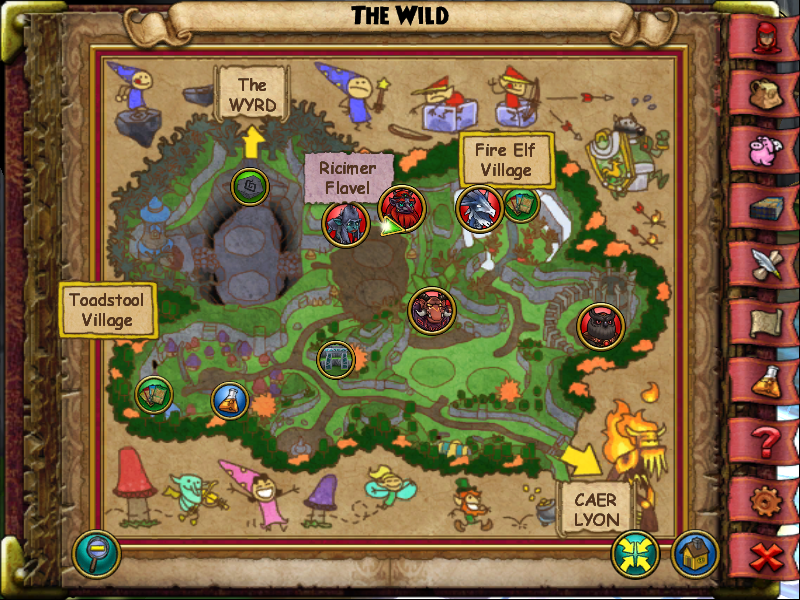Close the map with the red X
800x600 pixels.
(x=767, y=555)
